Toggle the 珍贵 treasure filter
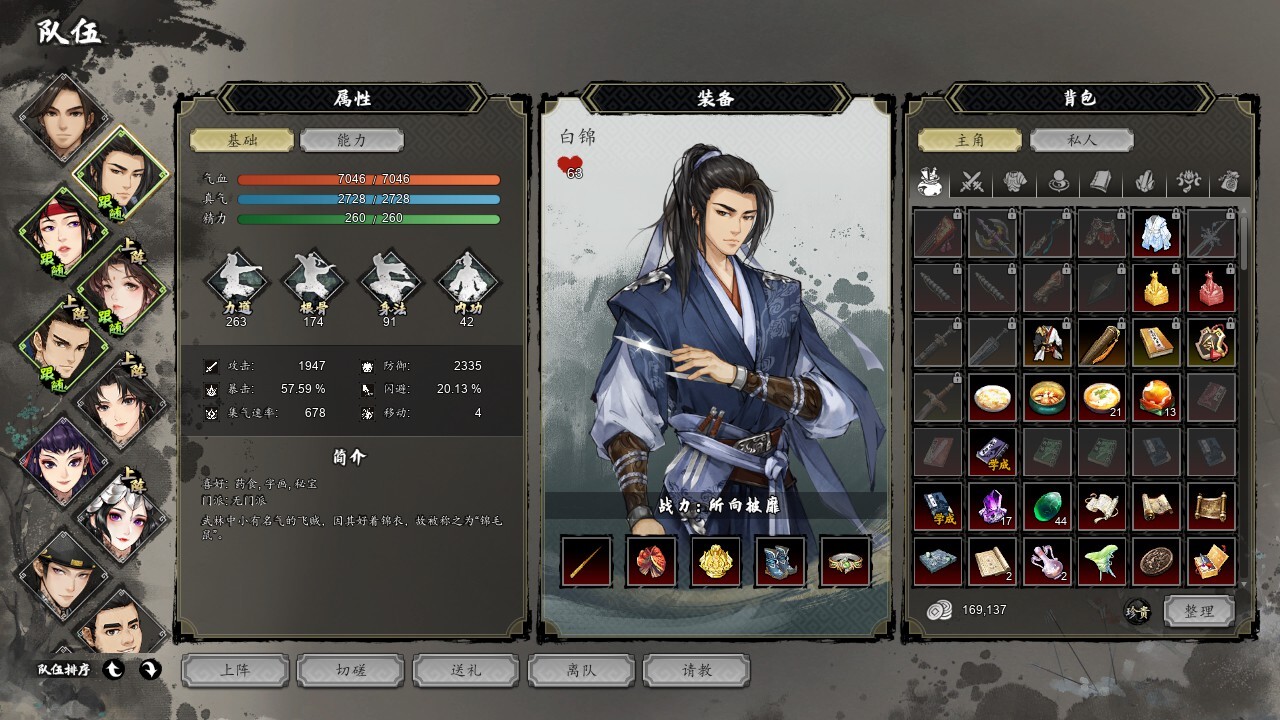Image resolution: width=1280 pixels, height=720 pixels. [x=1137, y=611]
